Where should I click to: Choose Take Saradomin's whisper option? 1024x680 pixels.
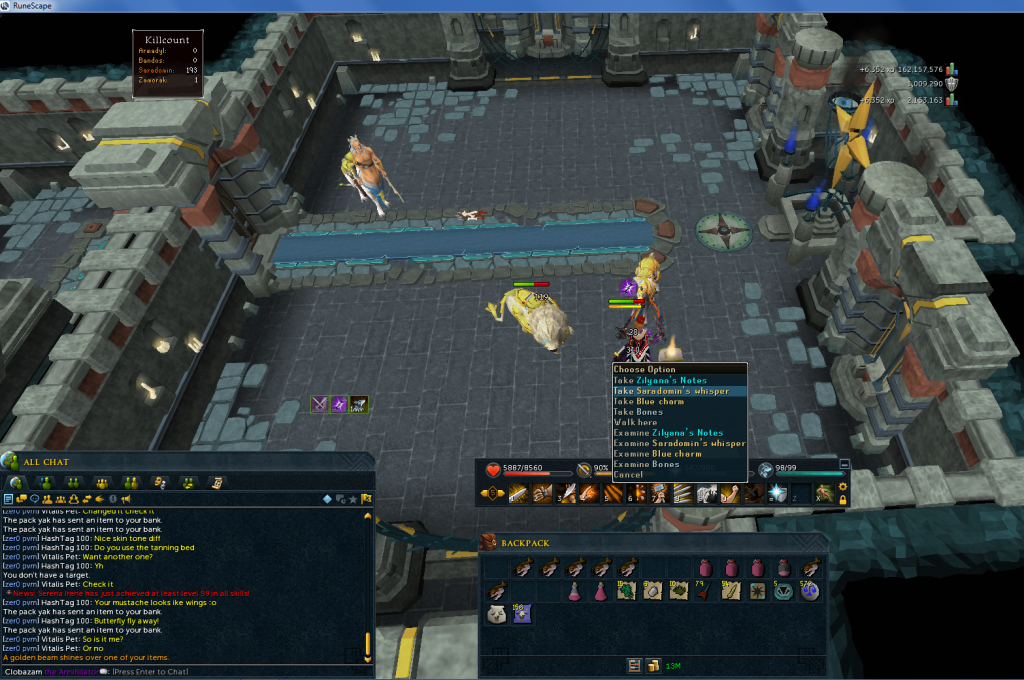coord(671,391)
